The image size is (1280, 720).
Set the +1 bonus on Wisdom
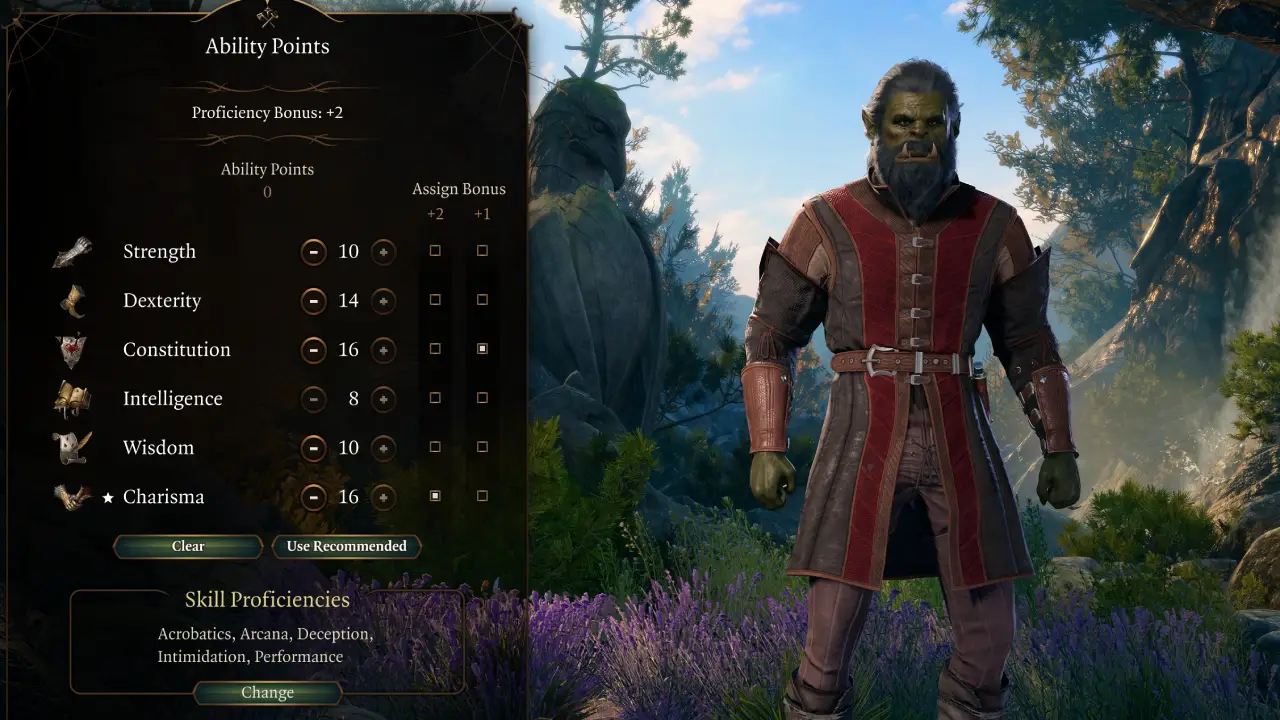[482, 447]
